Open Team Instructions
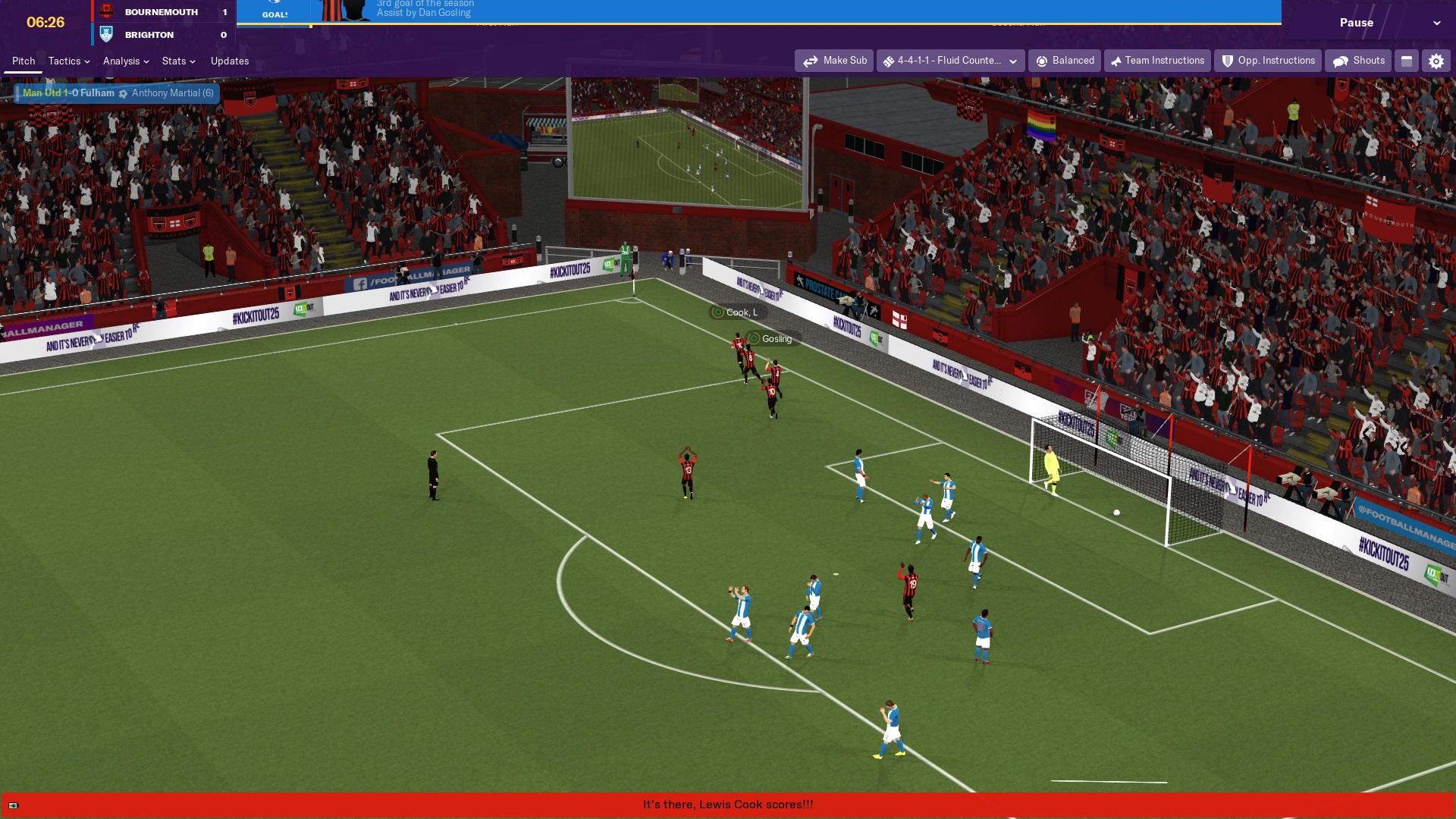 [x=1157, y=61]
